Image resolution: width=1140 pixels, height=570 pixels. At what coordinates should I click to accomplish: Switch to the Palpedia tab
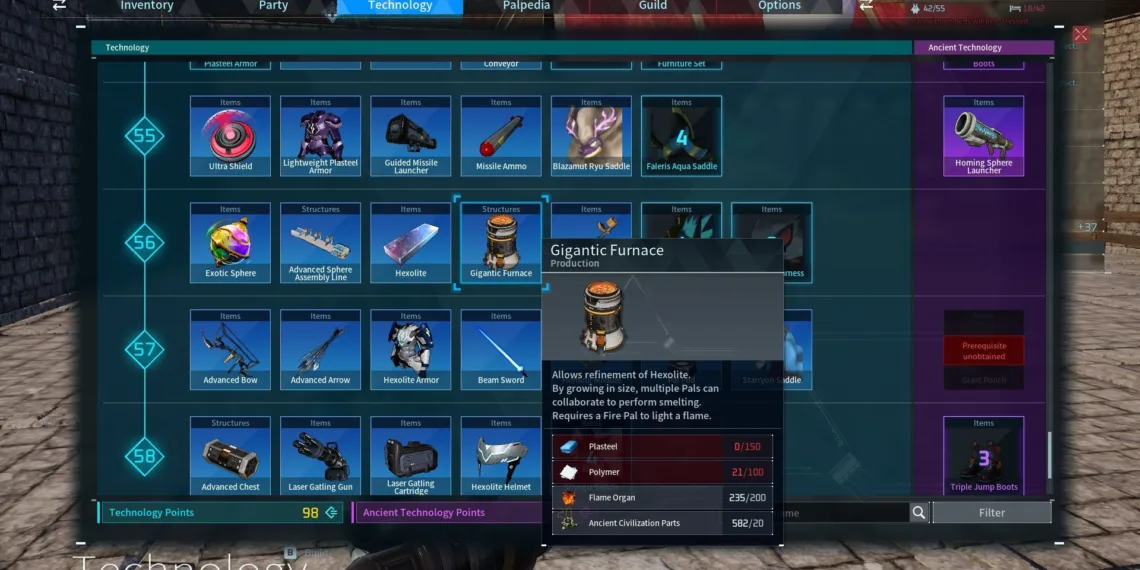[525, 6]
